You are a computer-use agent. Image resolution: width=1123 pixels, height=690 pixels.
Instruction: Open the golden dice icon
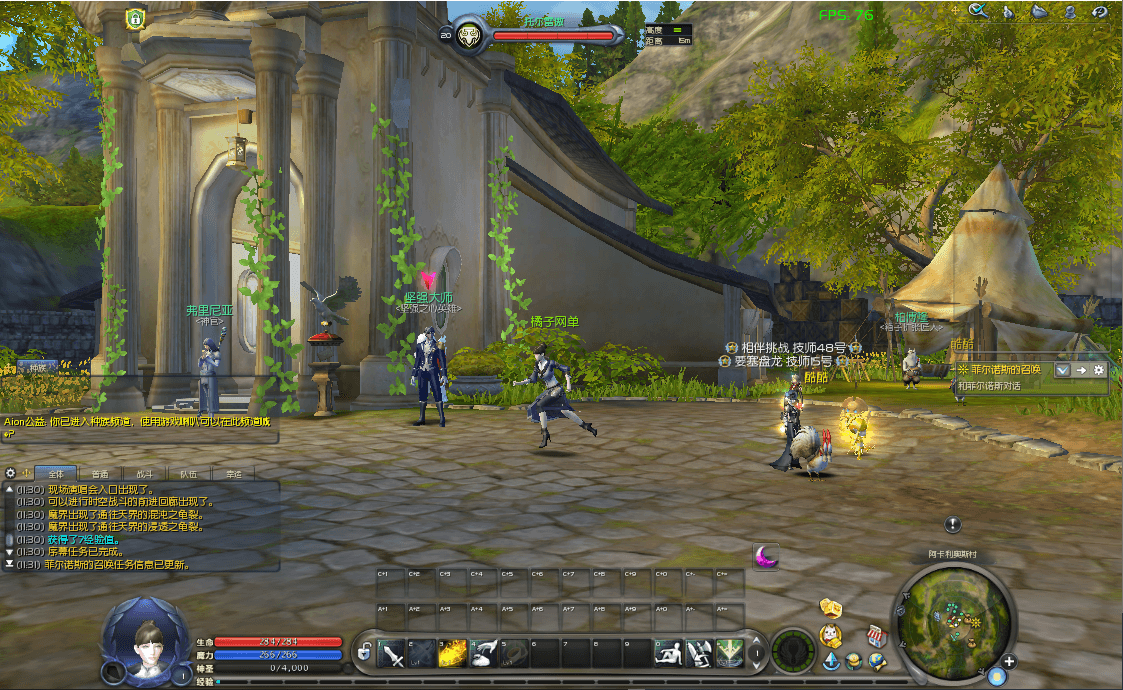click(x=830, y=608)
